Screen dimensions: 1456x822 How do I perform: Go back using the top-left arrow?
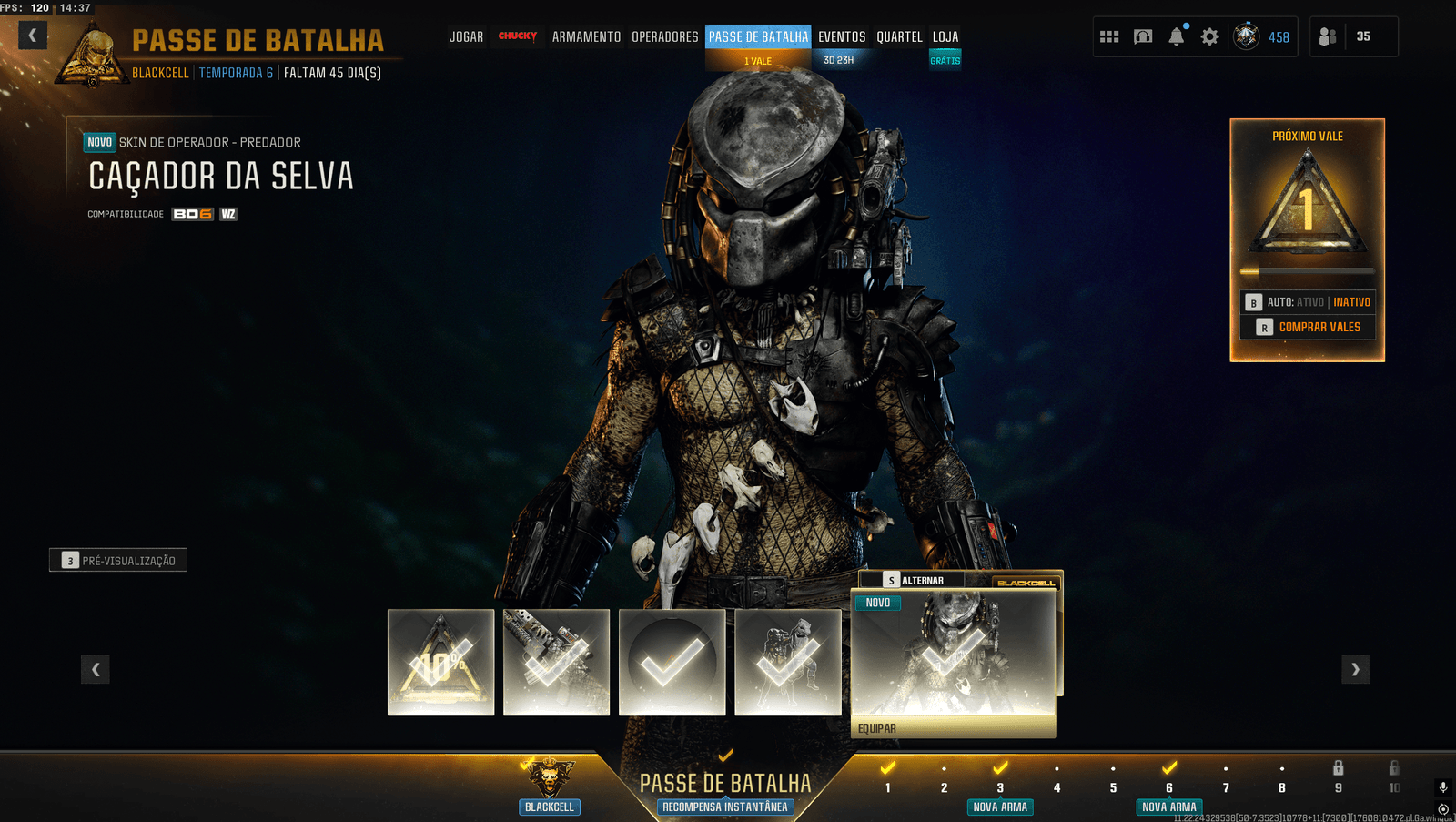(x=32, y=36)
